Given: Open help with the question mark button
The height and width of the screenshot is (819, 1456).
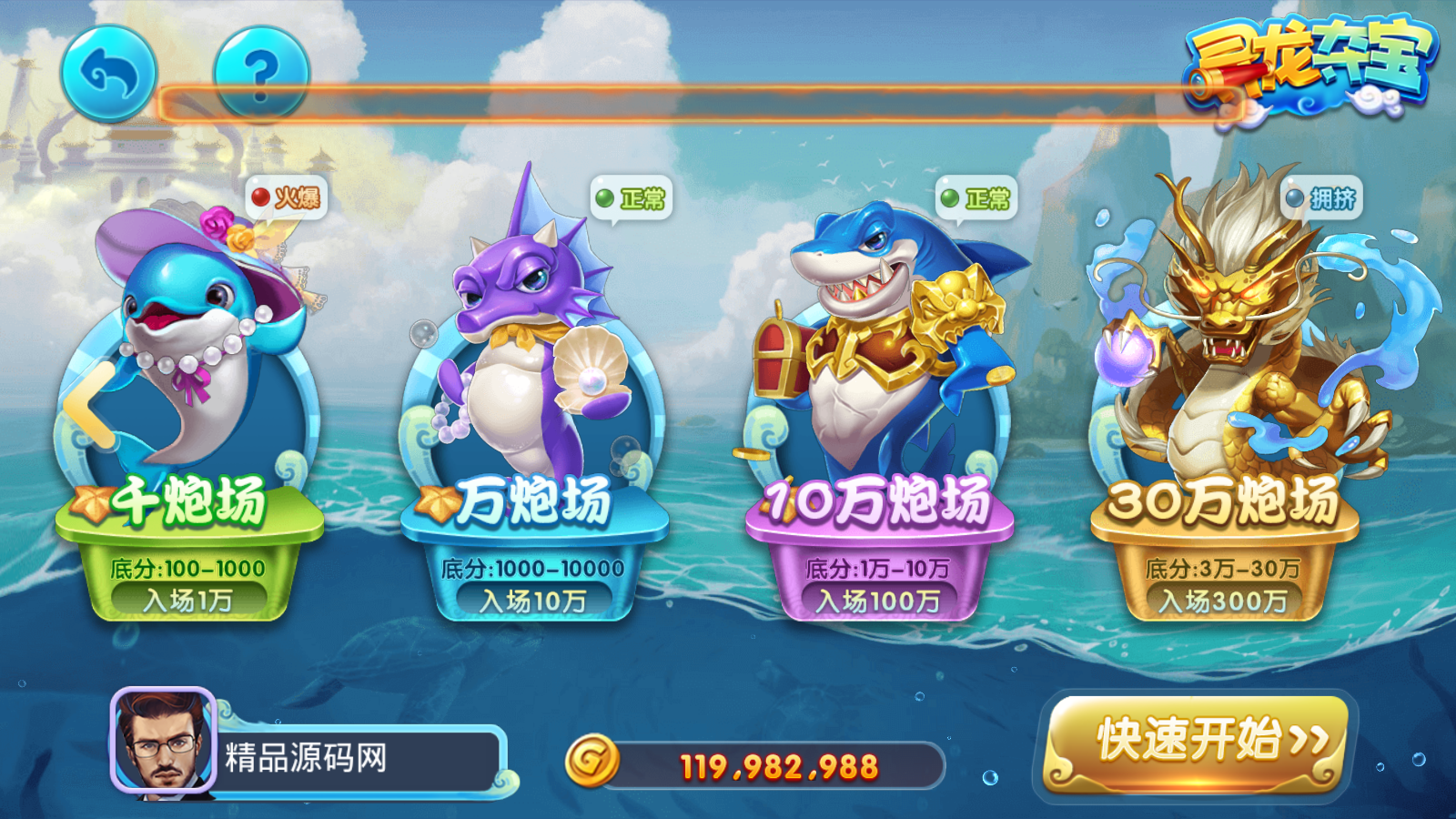Looking at the screenshot, I should tap(261, 74).
